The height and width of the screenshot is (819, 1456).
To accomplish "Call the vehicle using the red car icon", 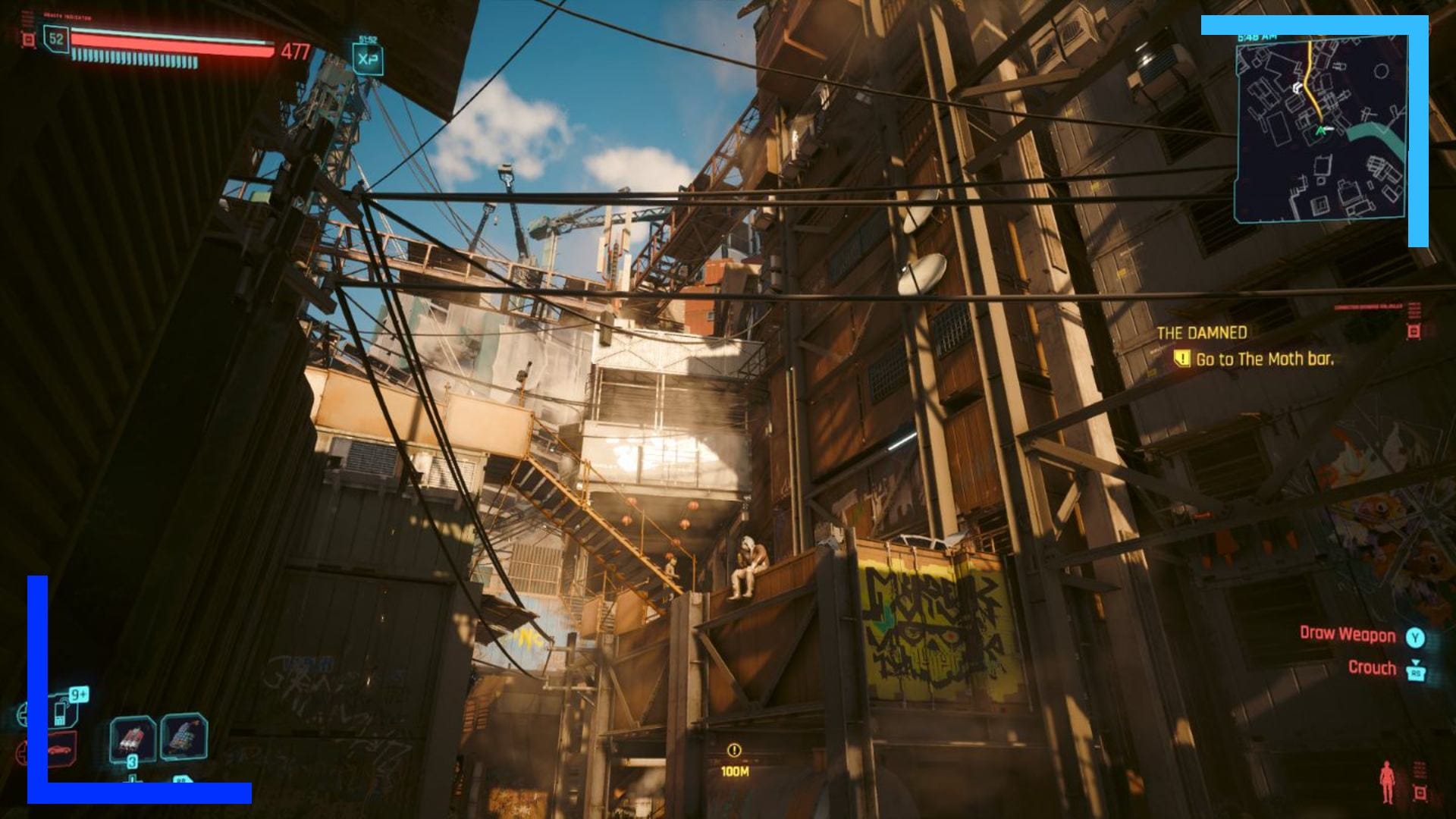I will pos(61,749).
